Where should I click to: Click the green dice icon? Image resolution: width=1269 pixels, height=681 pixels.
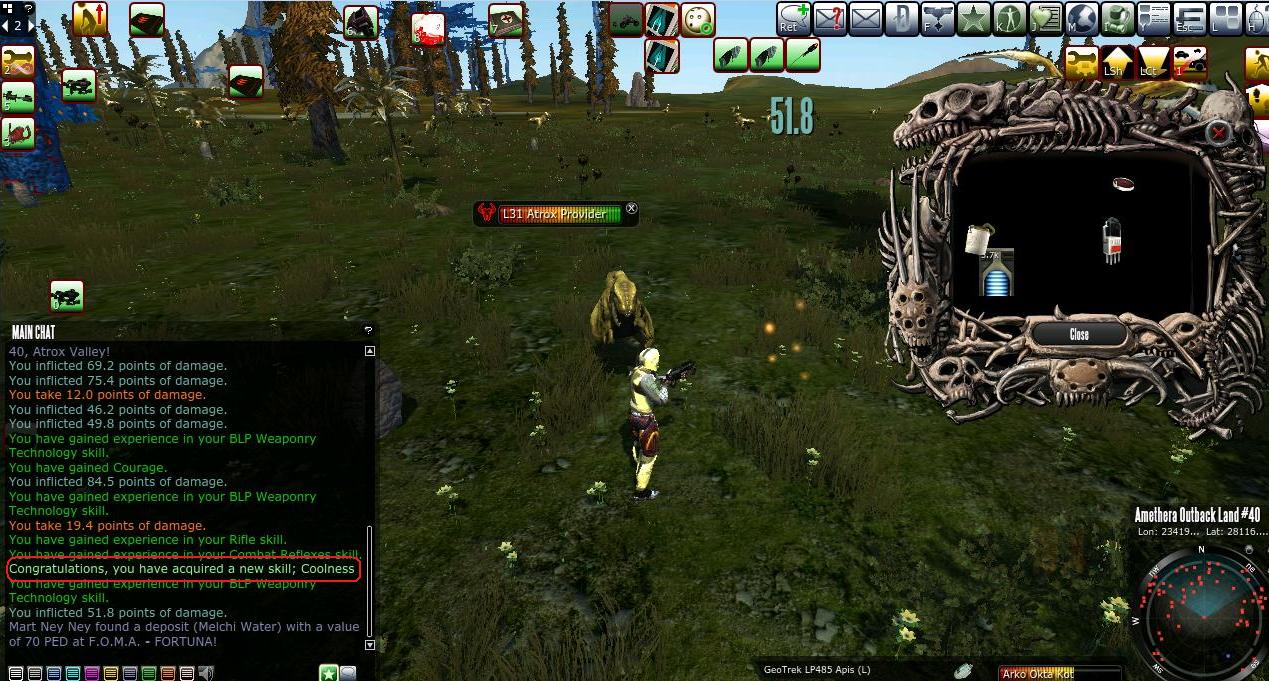pos(697,19)
